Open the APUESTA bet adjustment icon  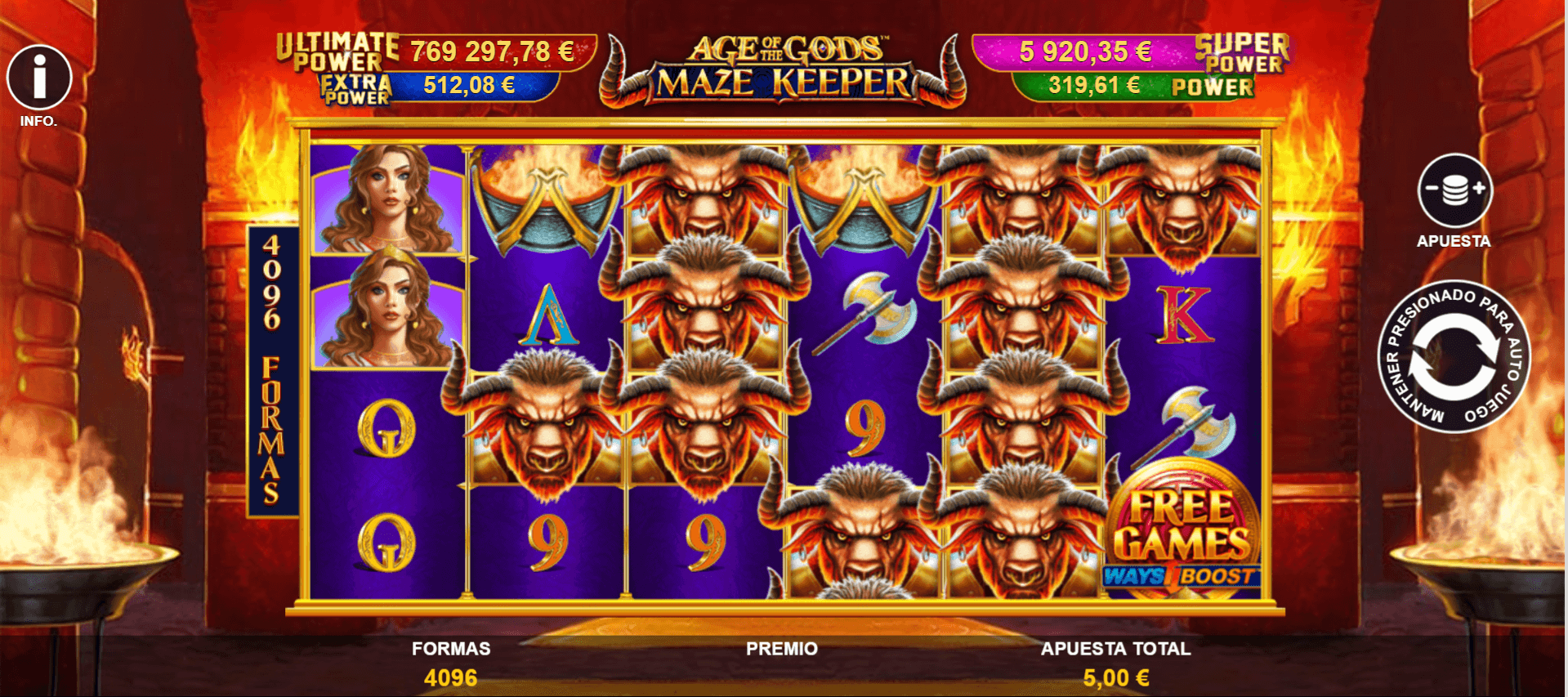pos(1455,190)
